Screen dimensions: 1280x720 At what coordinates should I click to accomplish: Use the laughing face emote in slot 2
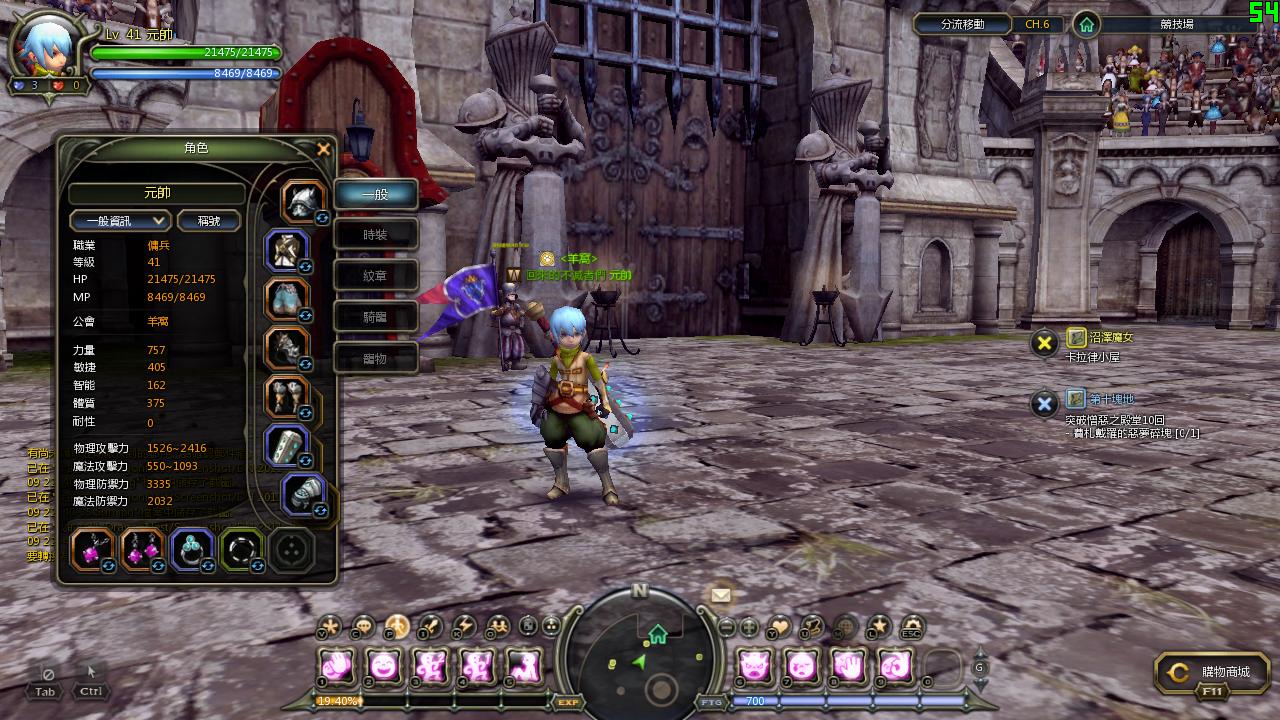(384, 665)
